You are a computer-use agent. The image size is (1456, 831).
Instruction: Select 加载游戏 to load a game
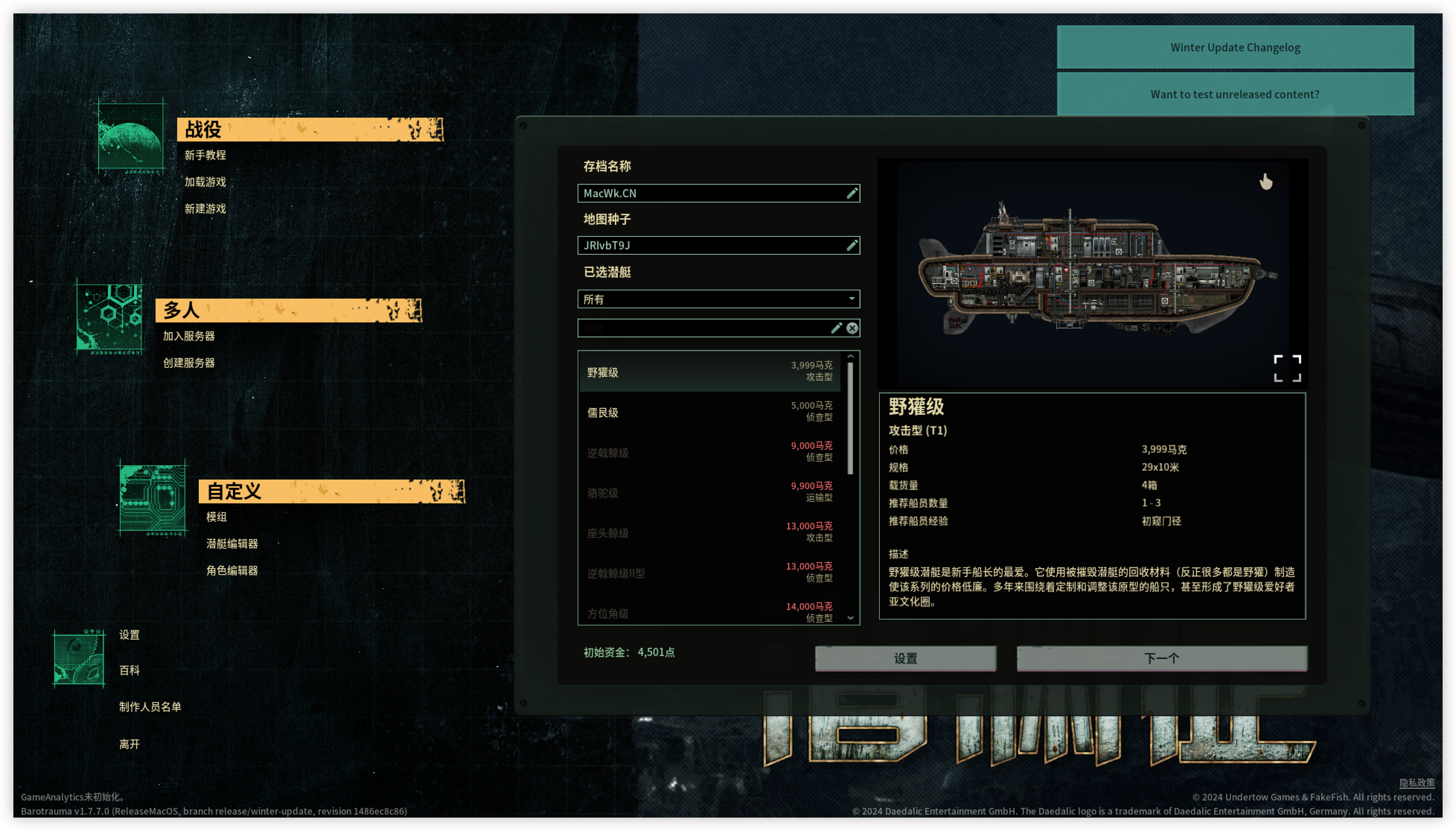[205, 182]
